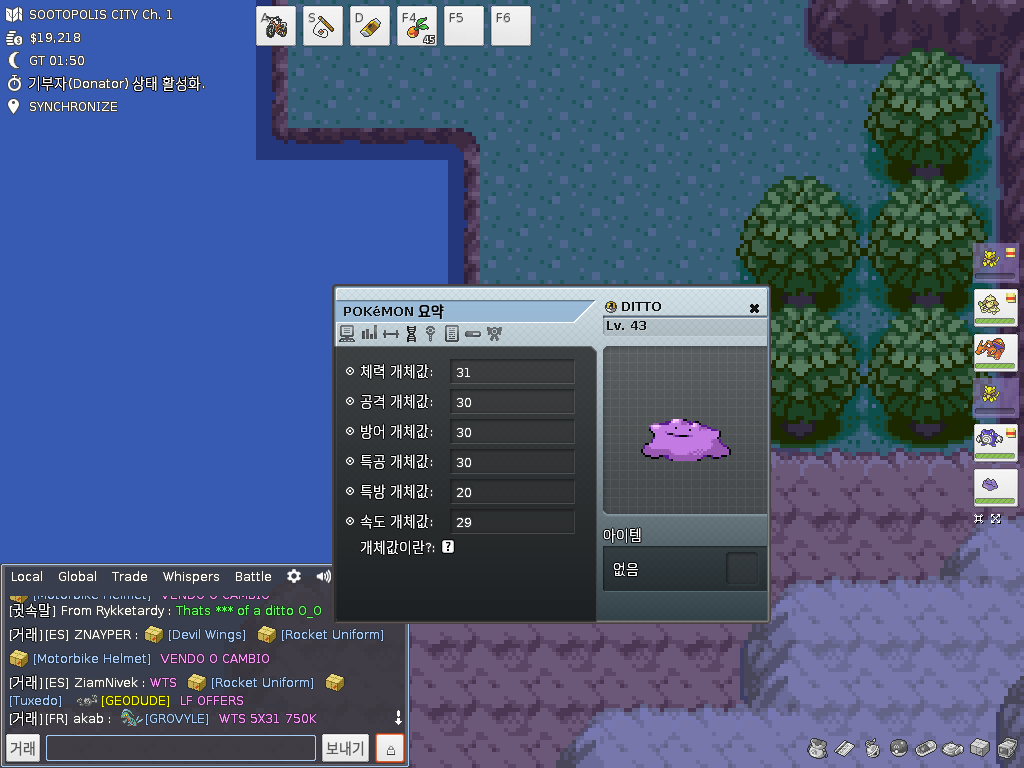1024x768 pixels.
Task: Open the Battle chat tab
Action: pyautogui.click(x=253, y=576)
